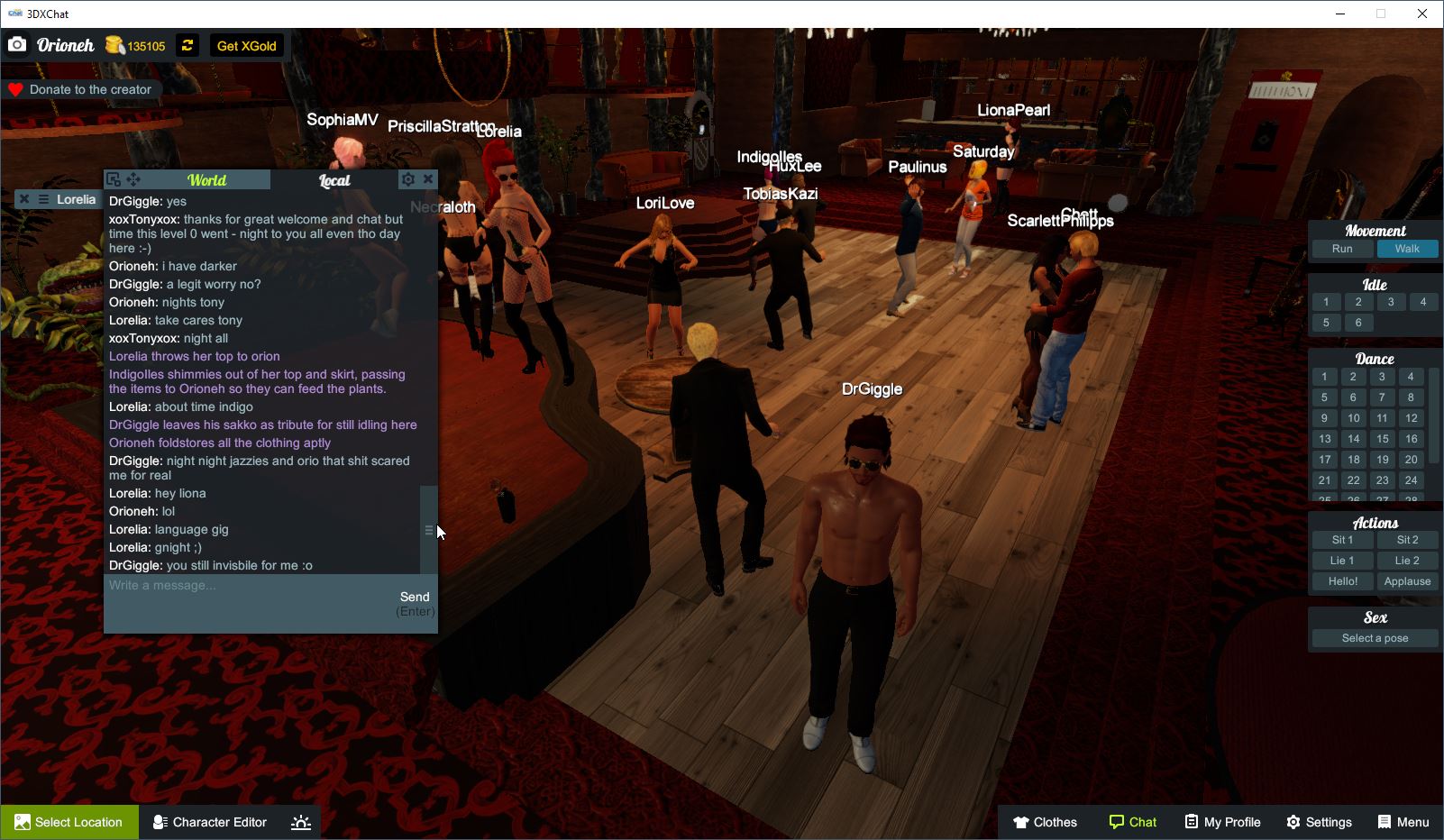The width and height of the screenshot is (1444, 840).
Task: Open Clothes via the t-shirt icon
Action: point(1045,821)
